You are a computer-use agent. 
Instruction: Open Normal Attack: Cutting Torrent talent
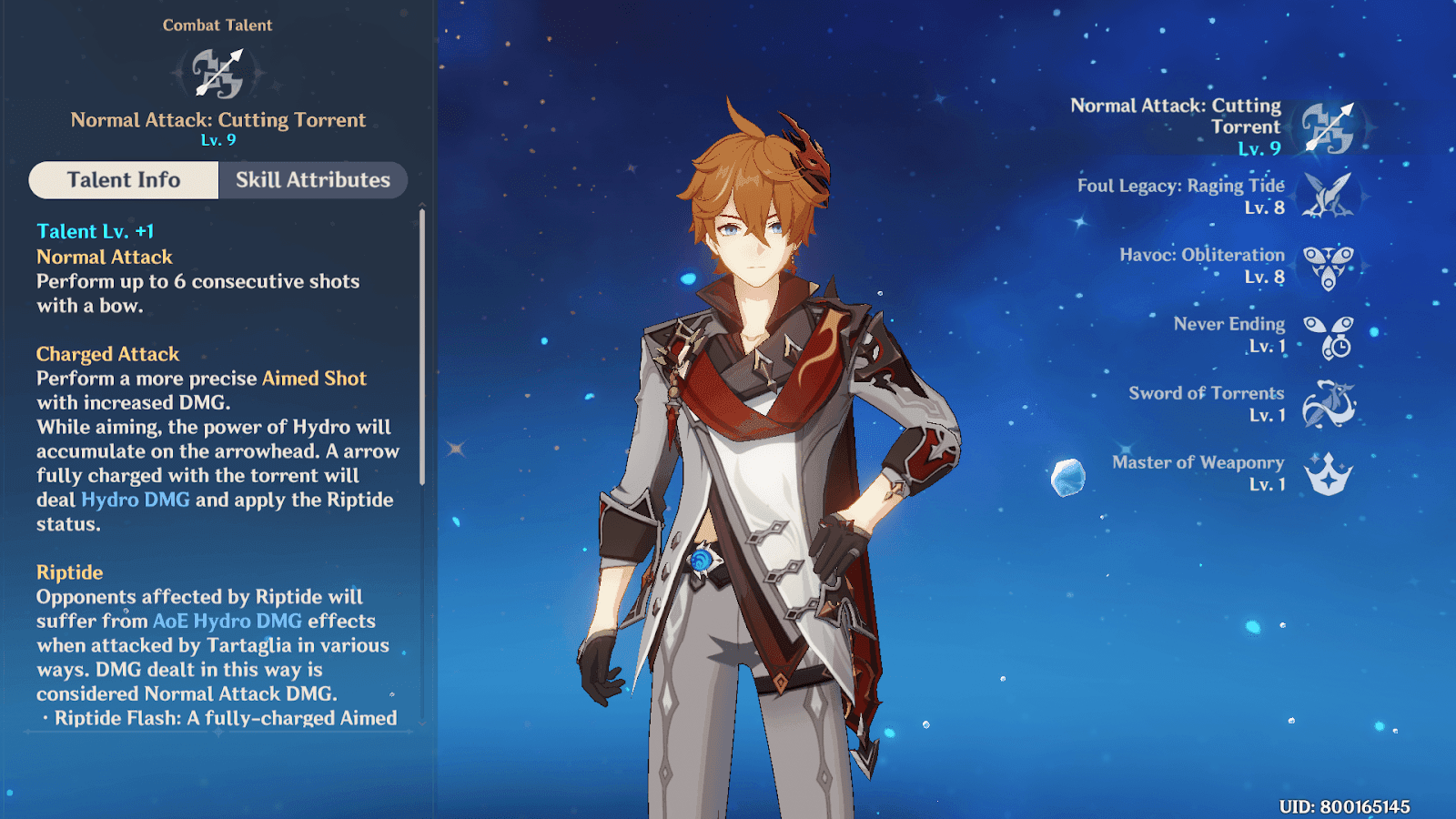pyautogui.click(x=1328, y=127)
